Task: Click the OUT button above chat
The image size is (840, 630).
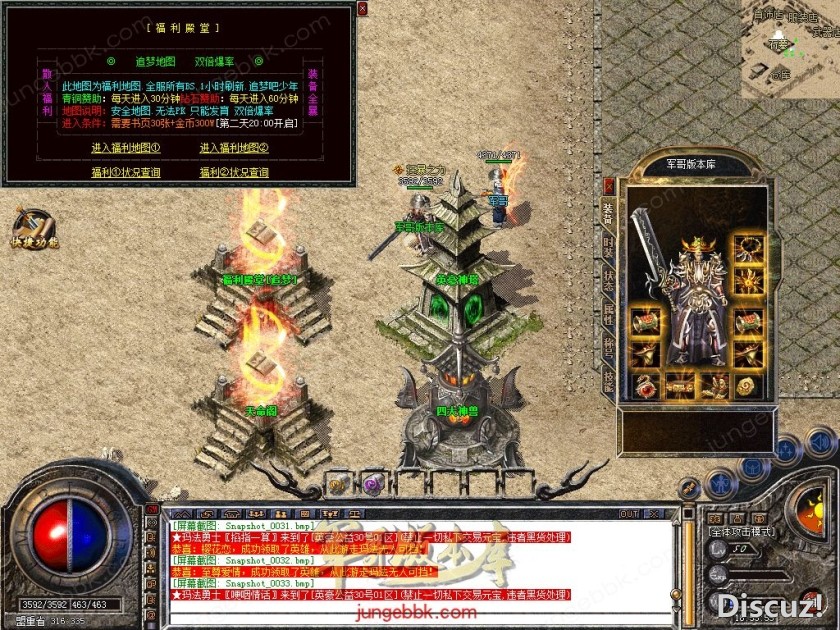Action: coord(629,514)
